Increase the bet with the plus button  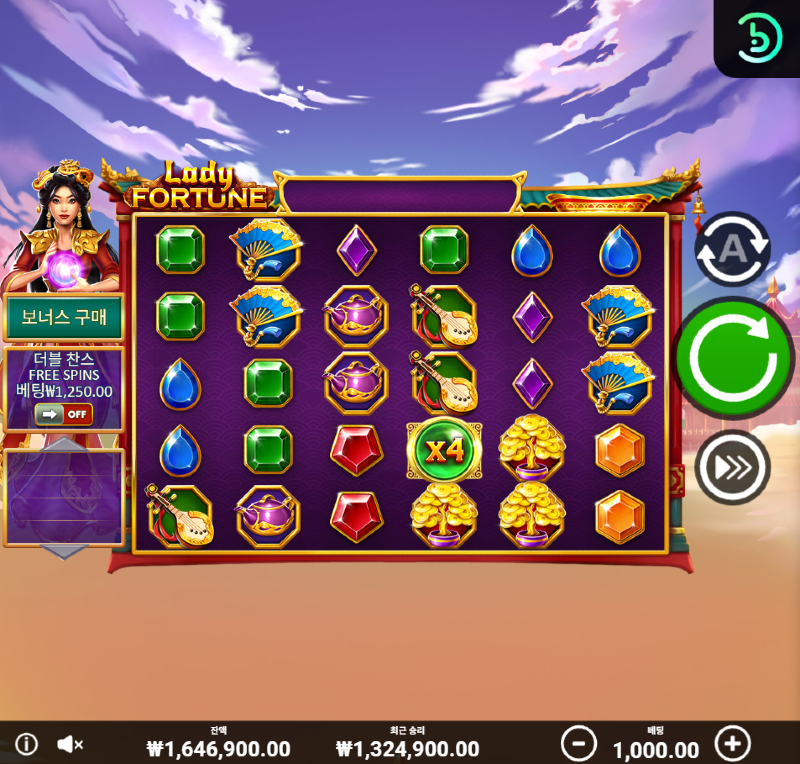click(x=732, y=743)
